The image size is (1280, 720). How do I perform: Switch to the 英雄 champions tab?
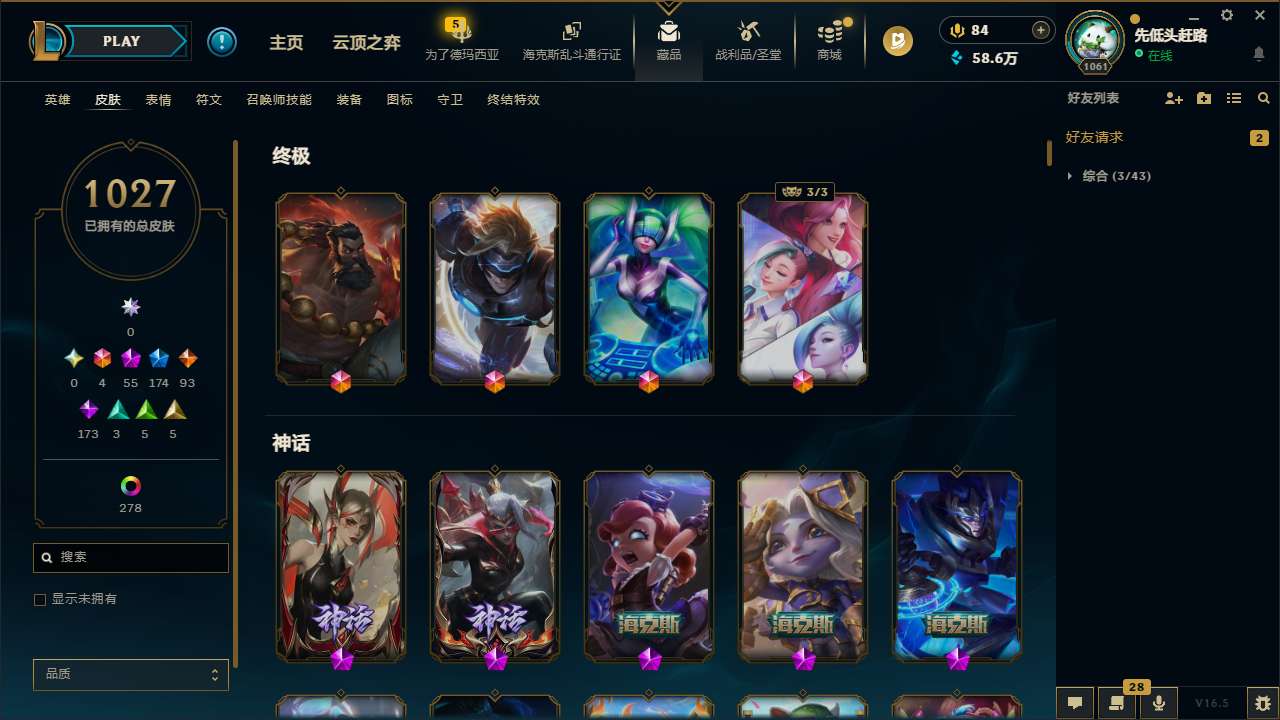57,100
